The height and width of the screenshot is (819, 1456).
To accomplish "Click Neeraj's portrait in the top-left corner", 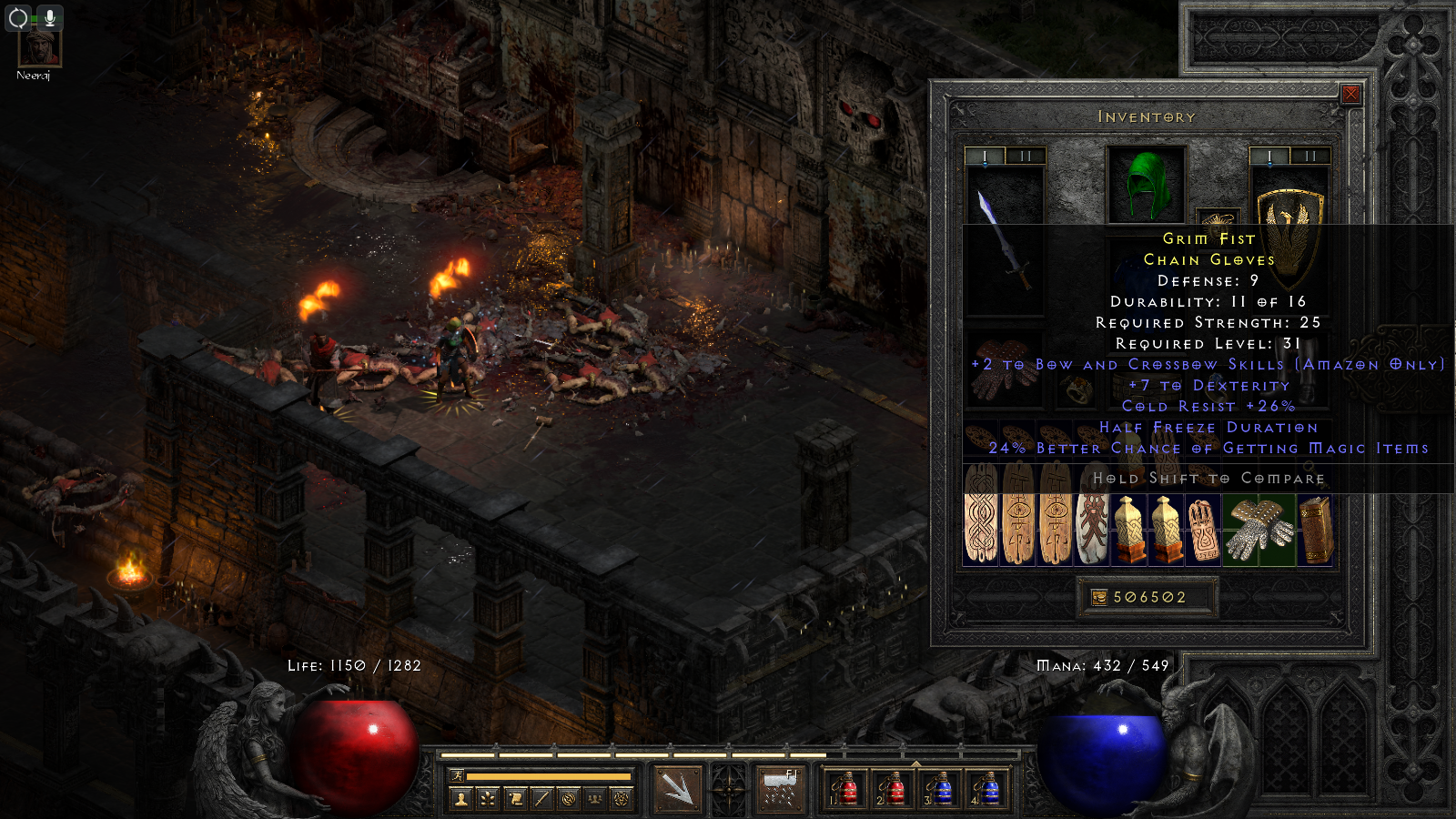I will 38,48.
